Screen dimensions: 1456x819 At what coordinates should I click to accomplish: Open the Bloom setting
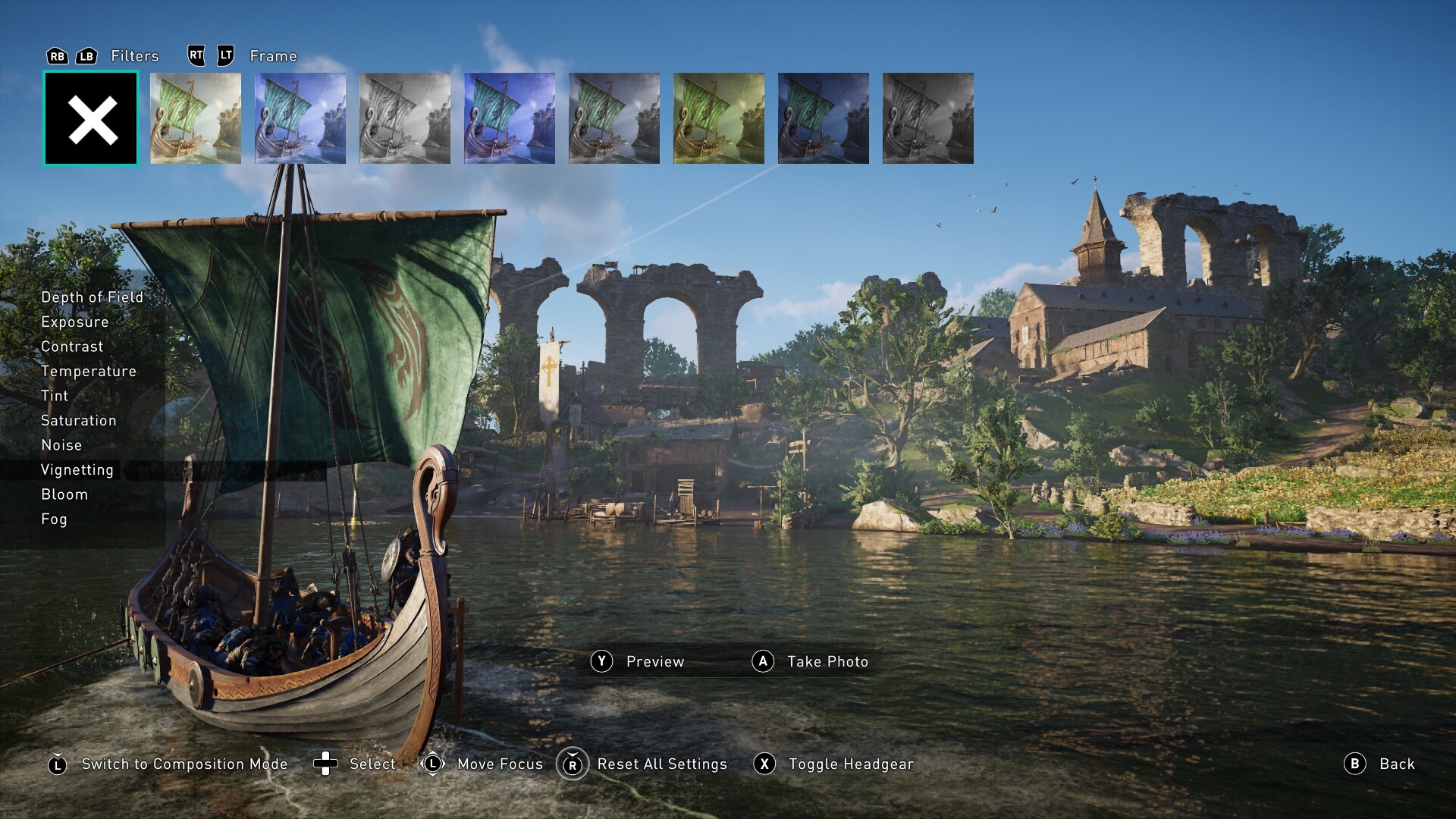coord(64,494)
